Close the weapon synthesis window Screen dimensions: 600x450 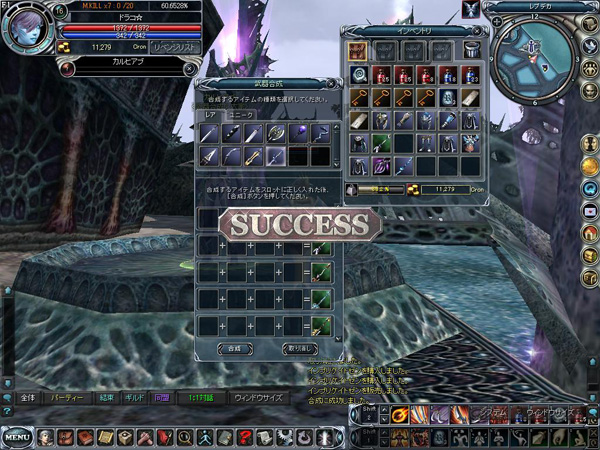point(330,84)
